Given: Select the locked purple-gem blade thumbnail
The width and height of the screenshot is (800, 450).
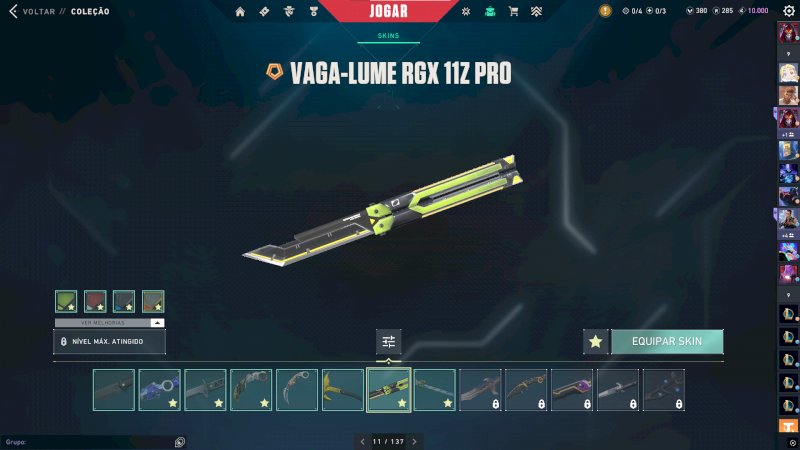Looking at the screenshot, I should pyautogui.click(x=572, y=390).
